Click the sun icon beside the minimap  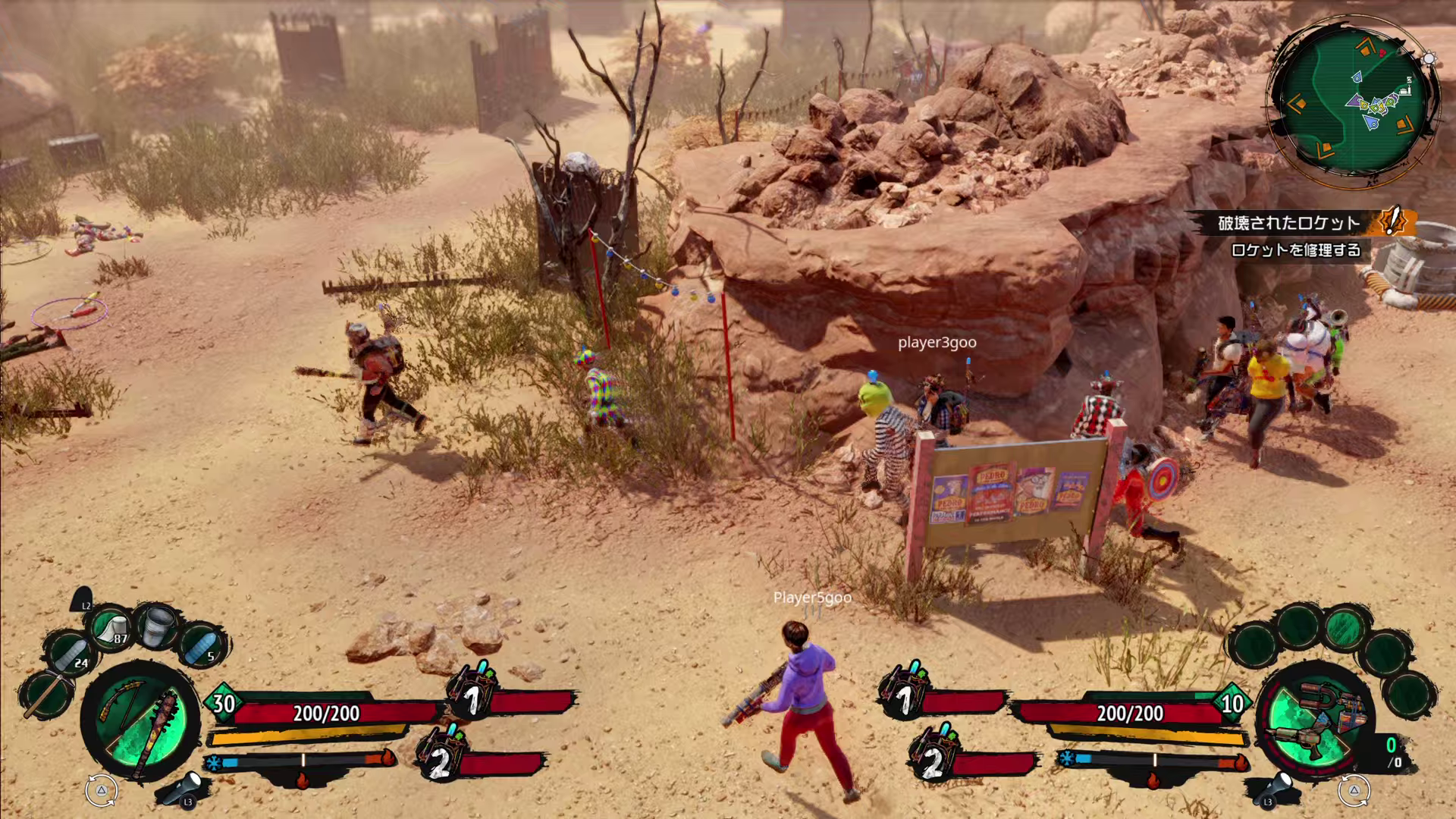tap(1429, 58)
